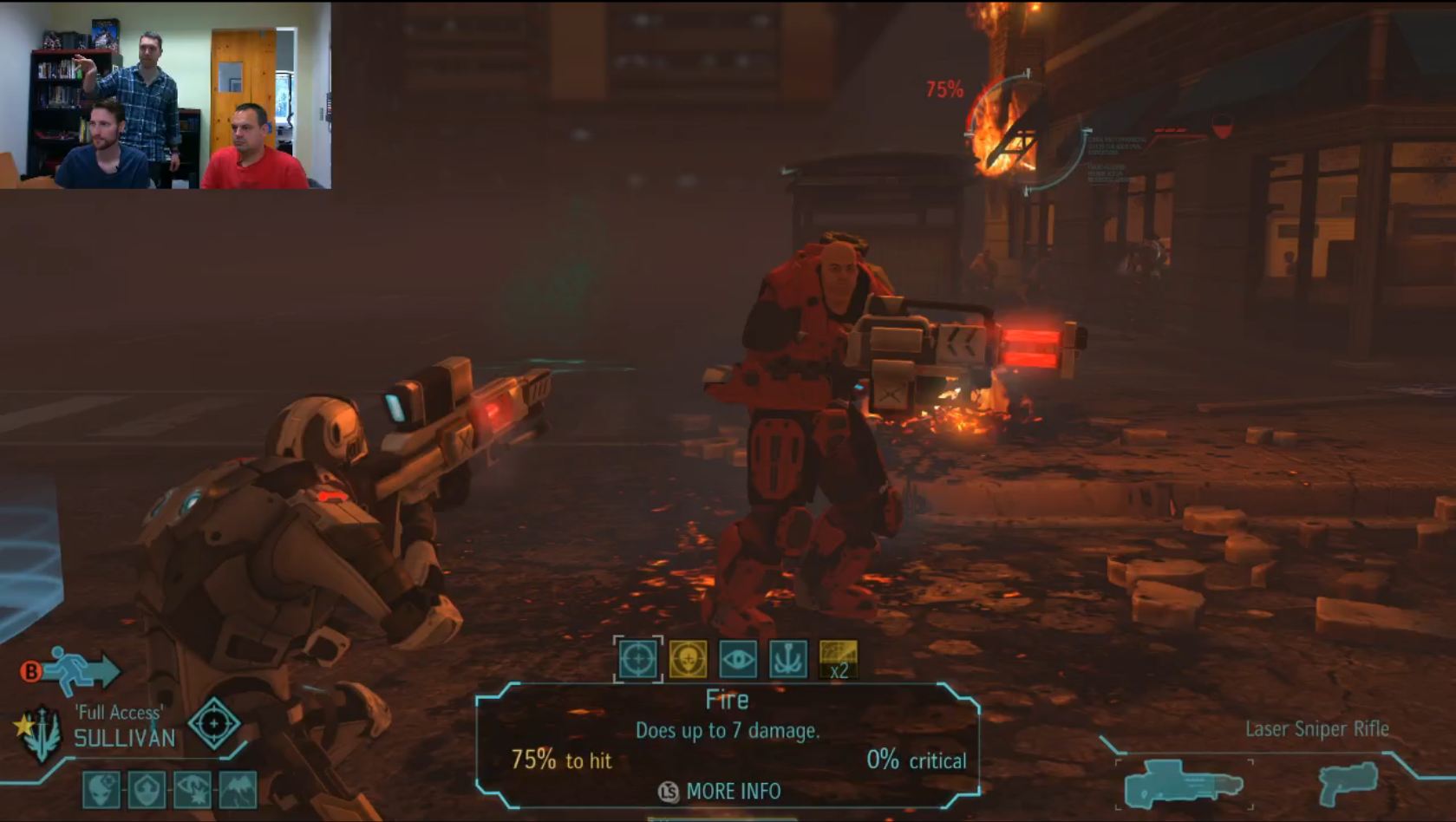The image size is (1456, 822).
Task: Choose the eye-shaped Overwatch ability
Action: pos(738,659)
